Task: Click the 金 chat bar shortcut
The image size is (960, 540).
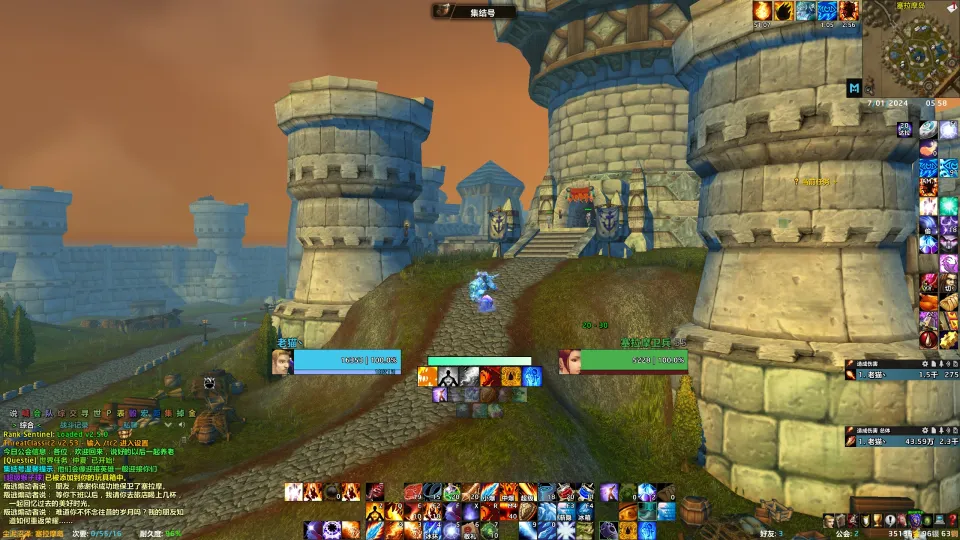Action: tap(192, 413)
